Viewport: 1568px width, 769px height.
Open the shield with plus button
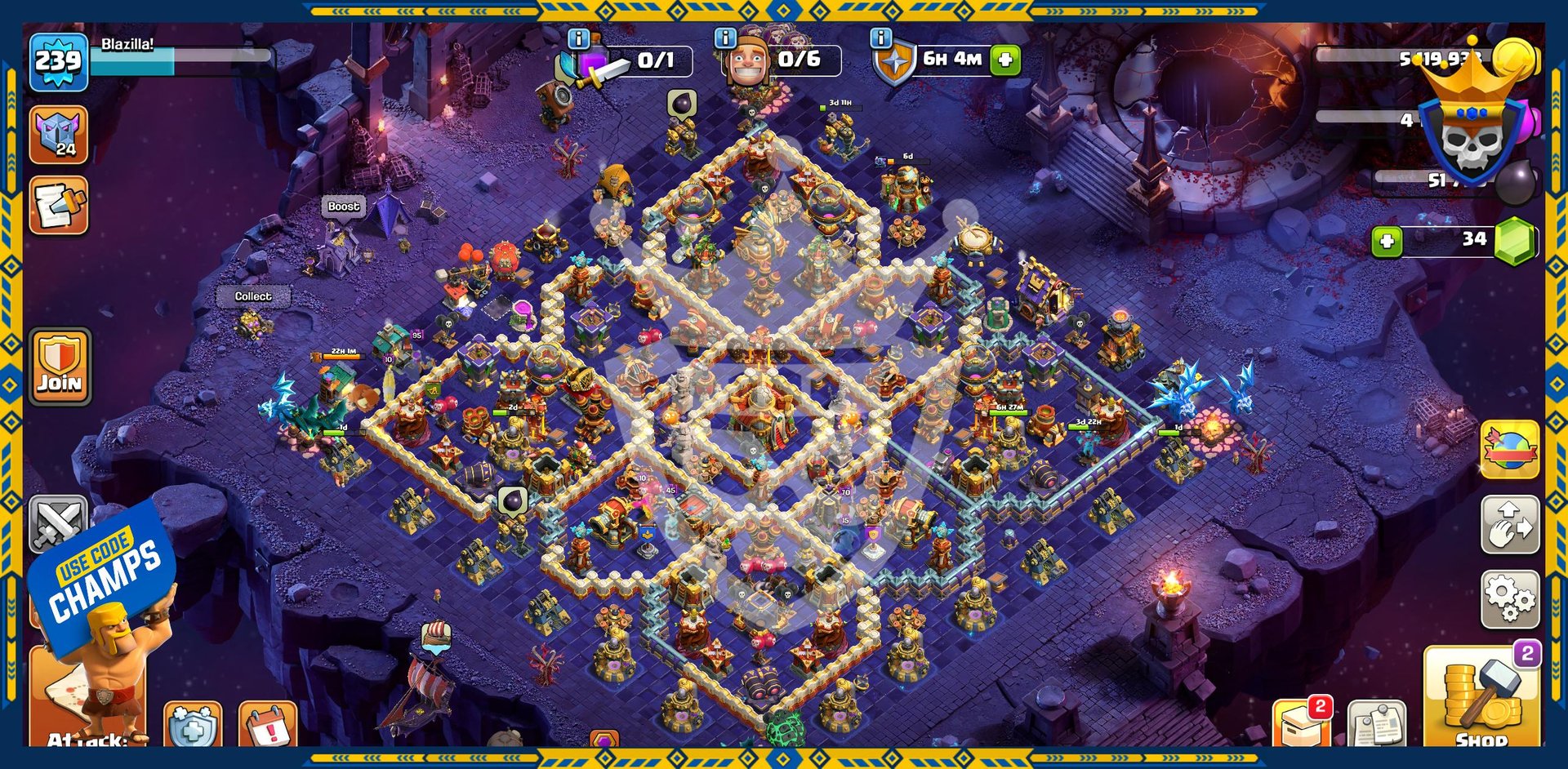(193, 726)
